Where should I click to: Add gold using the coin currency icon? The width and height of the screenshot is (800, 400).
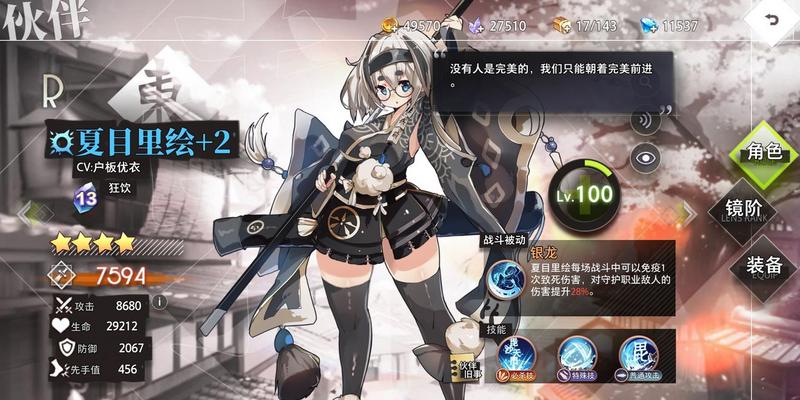(x=389, y=23)
